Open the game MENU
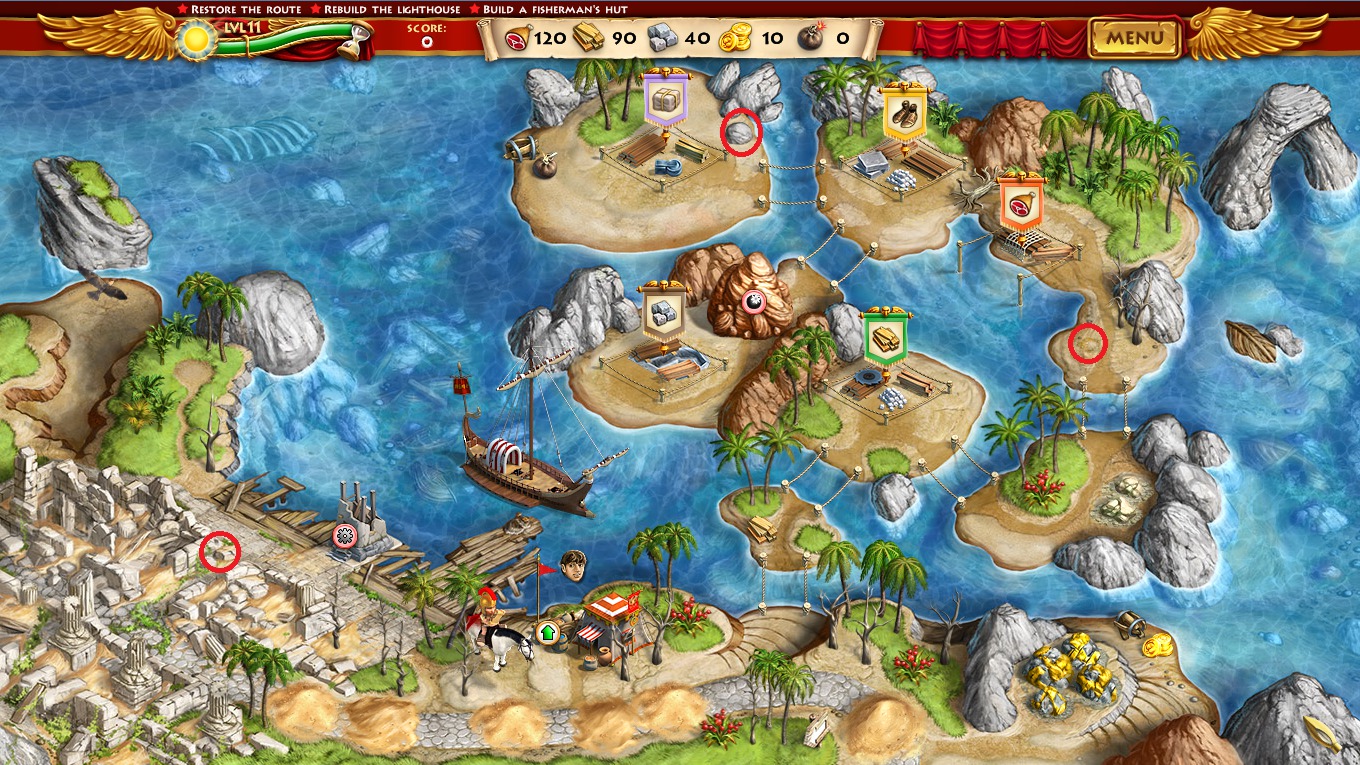 pos(1135,39)
